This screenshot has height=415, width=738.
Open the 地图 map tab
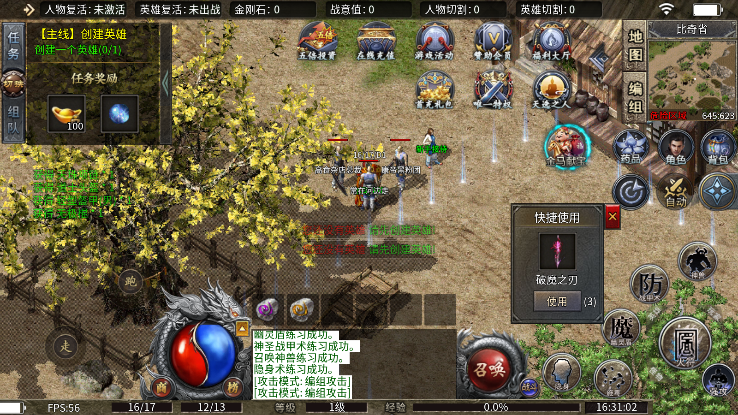point(634,46)
